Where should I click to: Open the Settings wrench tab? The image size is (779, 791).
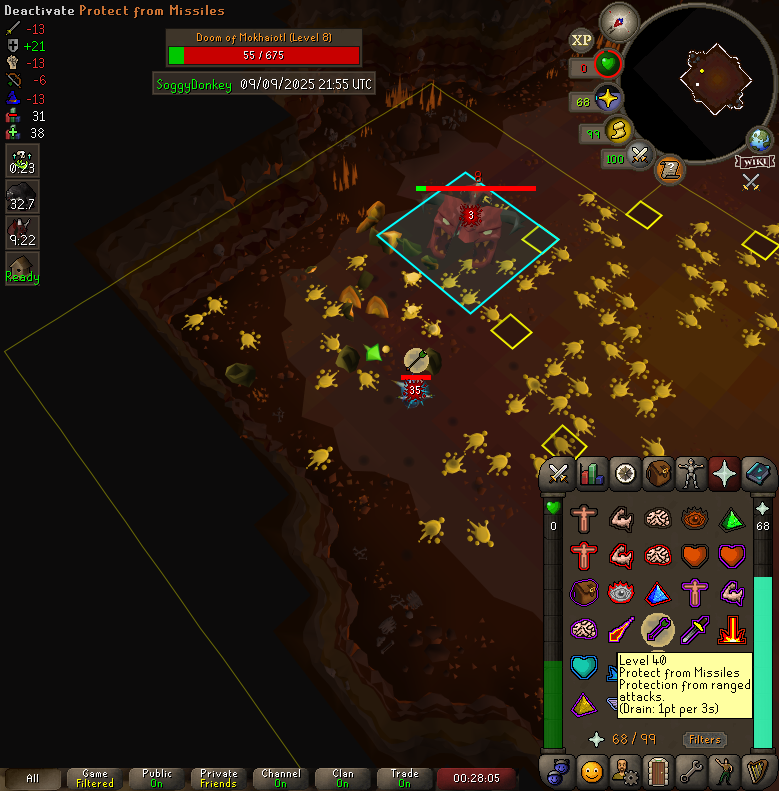pyautogui.click(x=691, y=771)
